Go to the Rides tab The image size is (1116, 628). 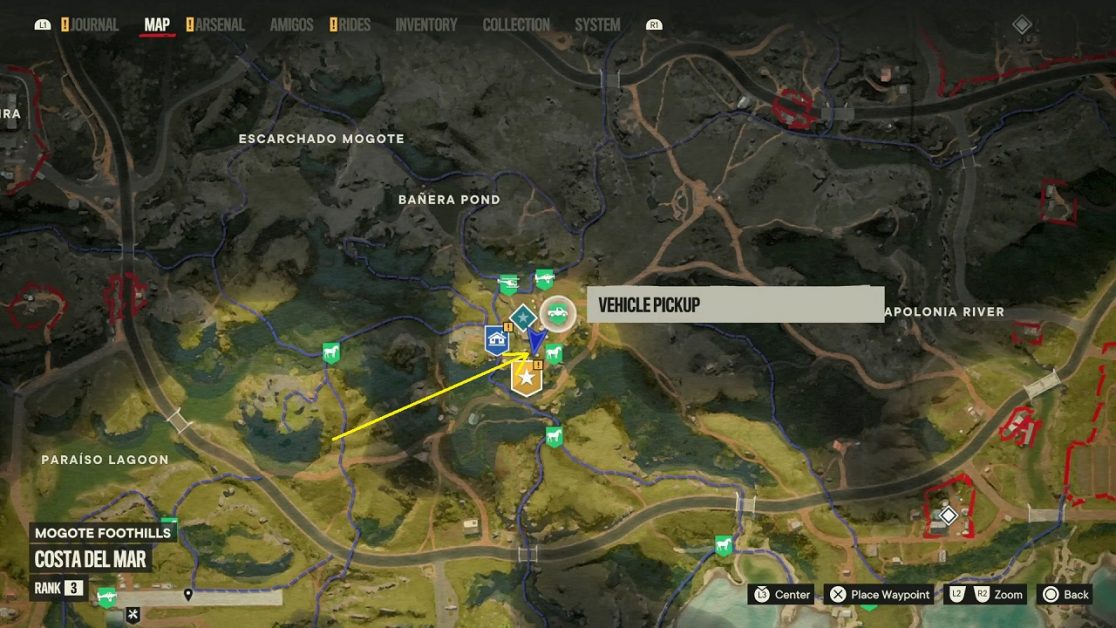pos(354,25)
